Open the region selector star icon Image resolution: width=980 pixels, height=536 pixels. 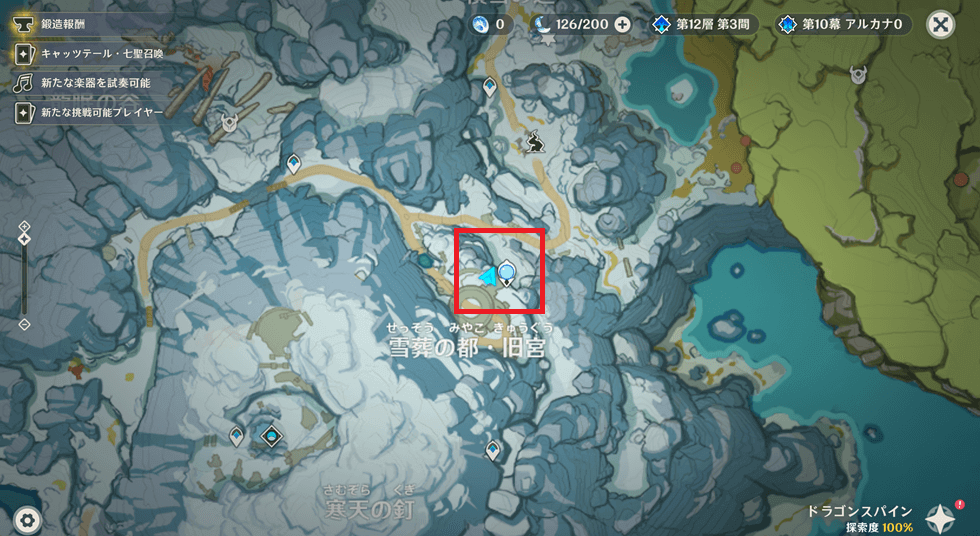tap(942, 517)
